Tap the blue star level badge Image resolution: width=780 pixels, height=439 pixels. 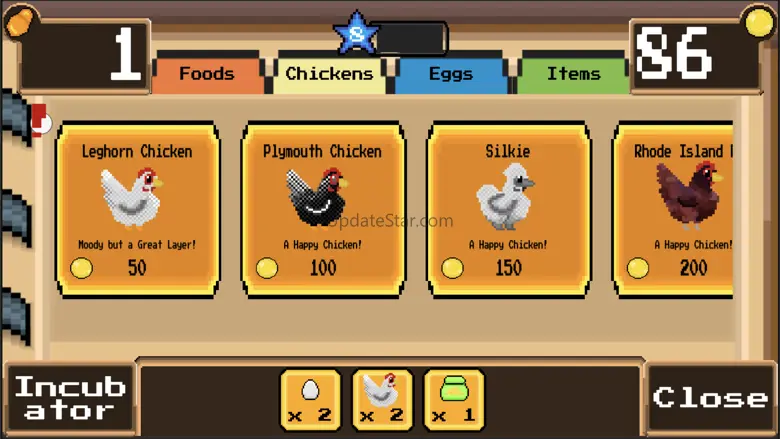click(357, 35)
